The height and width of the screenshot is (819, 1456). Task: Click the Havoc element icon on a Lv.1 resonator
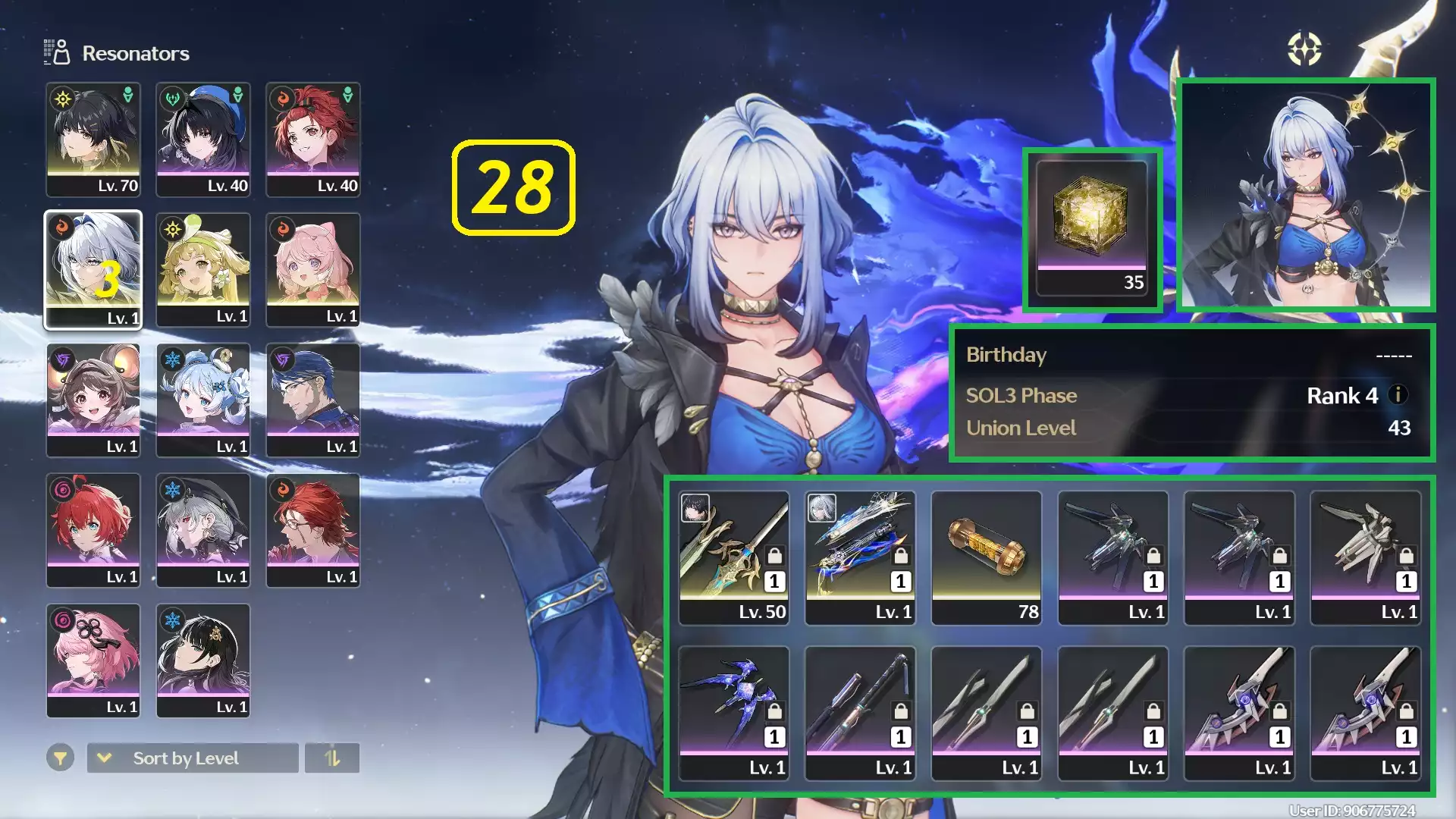click(63, 359)
